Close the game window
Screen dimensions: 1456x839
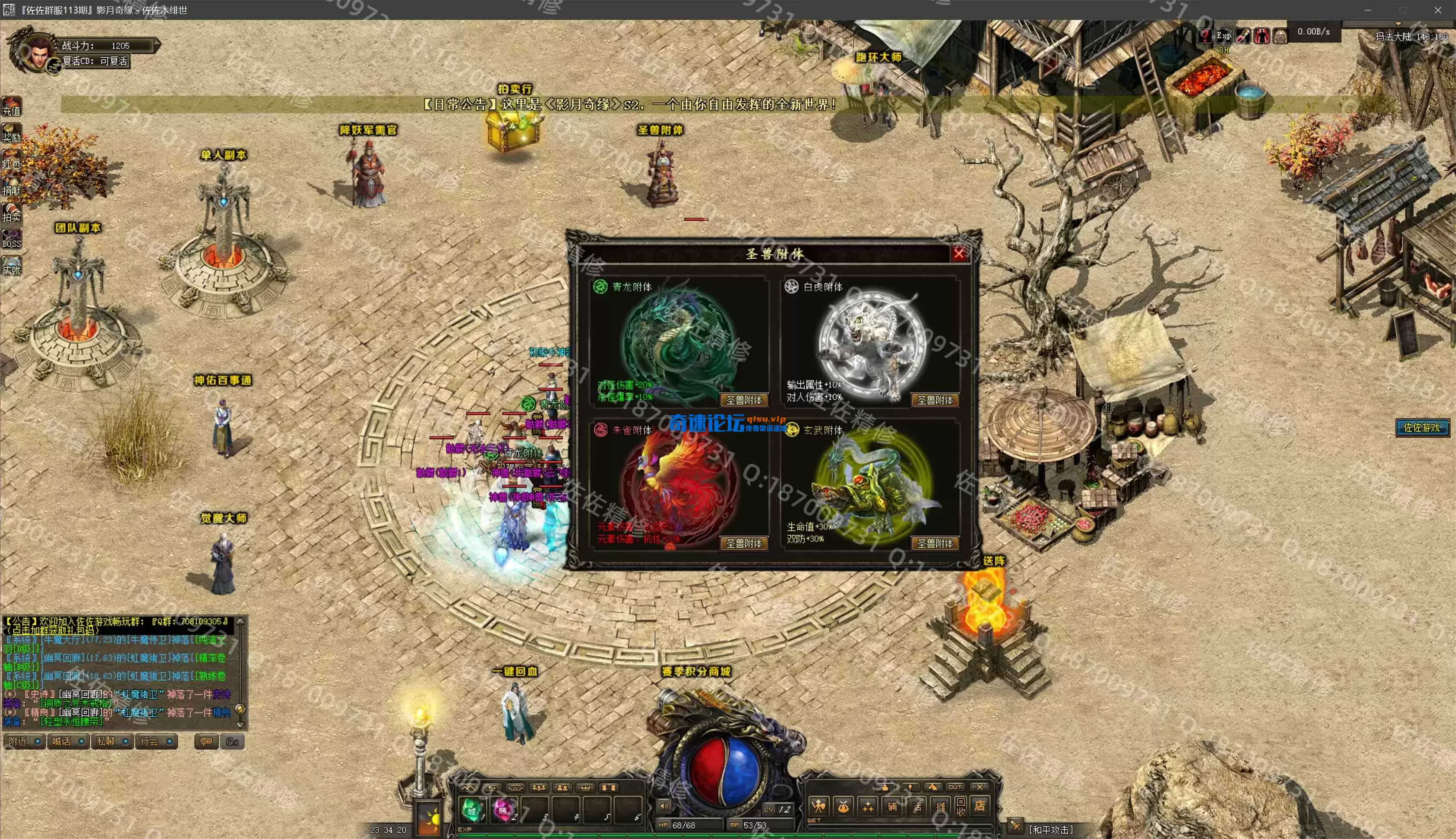pyautogui.click(x=1437, y=10)
